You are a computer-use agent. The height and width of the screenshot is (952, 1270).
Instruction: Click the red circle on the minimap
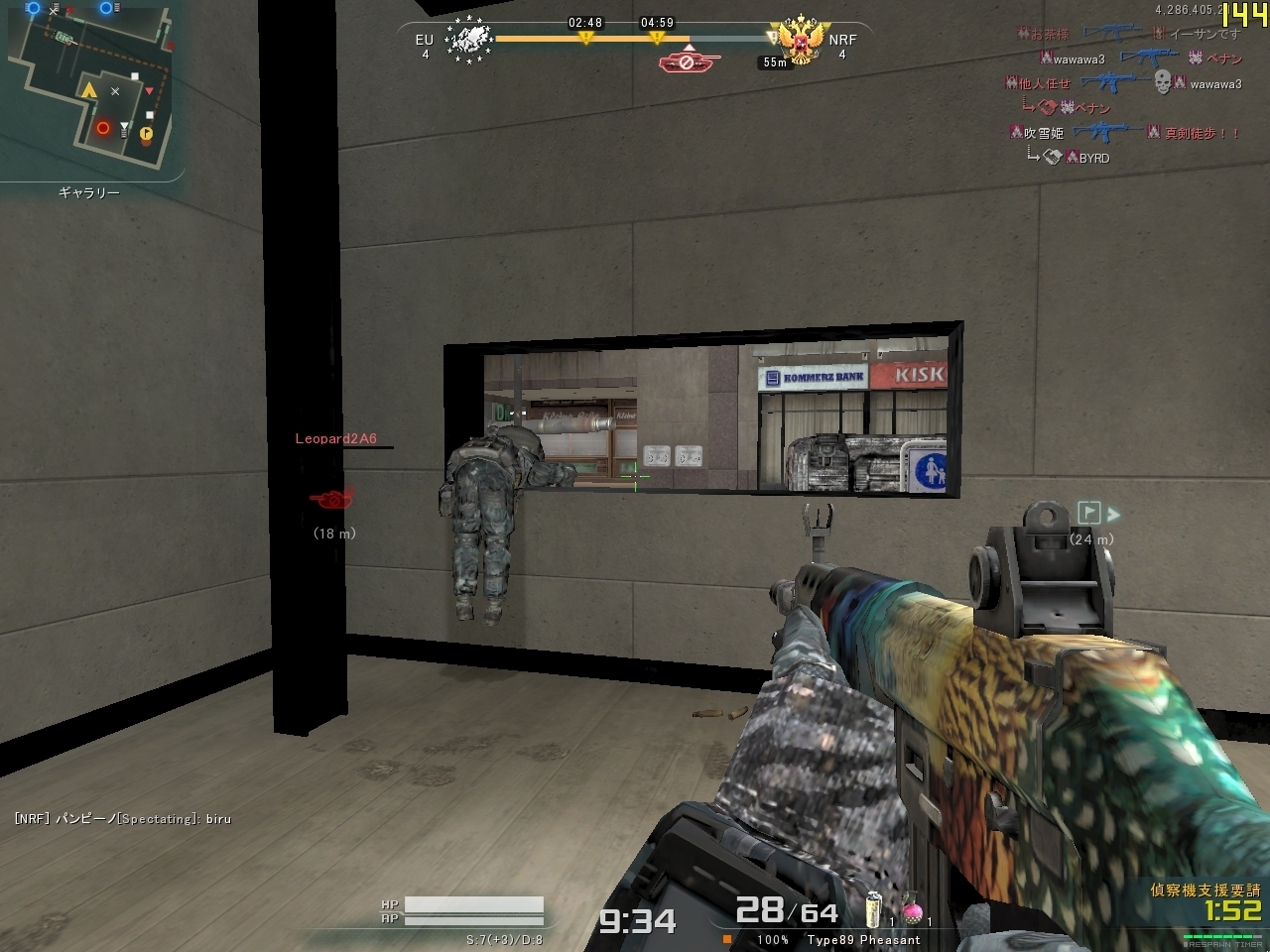point(103,128)
